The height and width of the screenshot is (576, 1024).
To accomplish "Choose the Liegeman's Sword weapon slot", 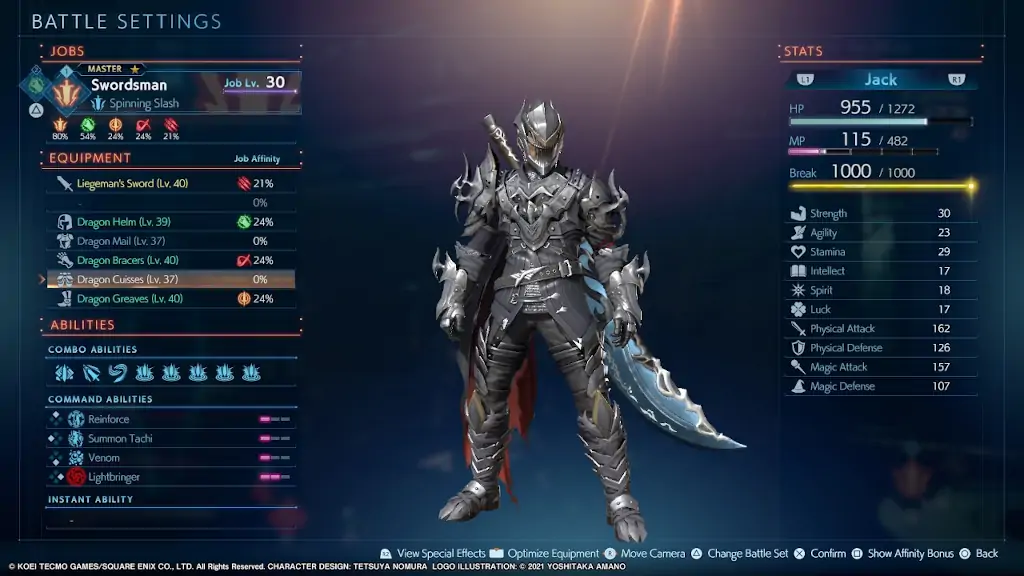I will (132, 184).
